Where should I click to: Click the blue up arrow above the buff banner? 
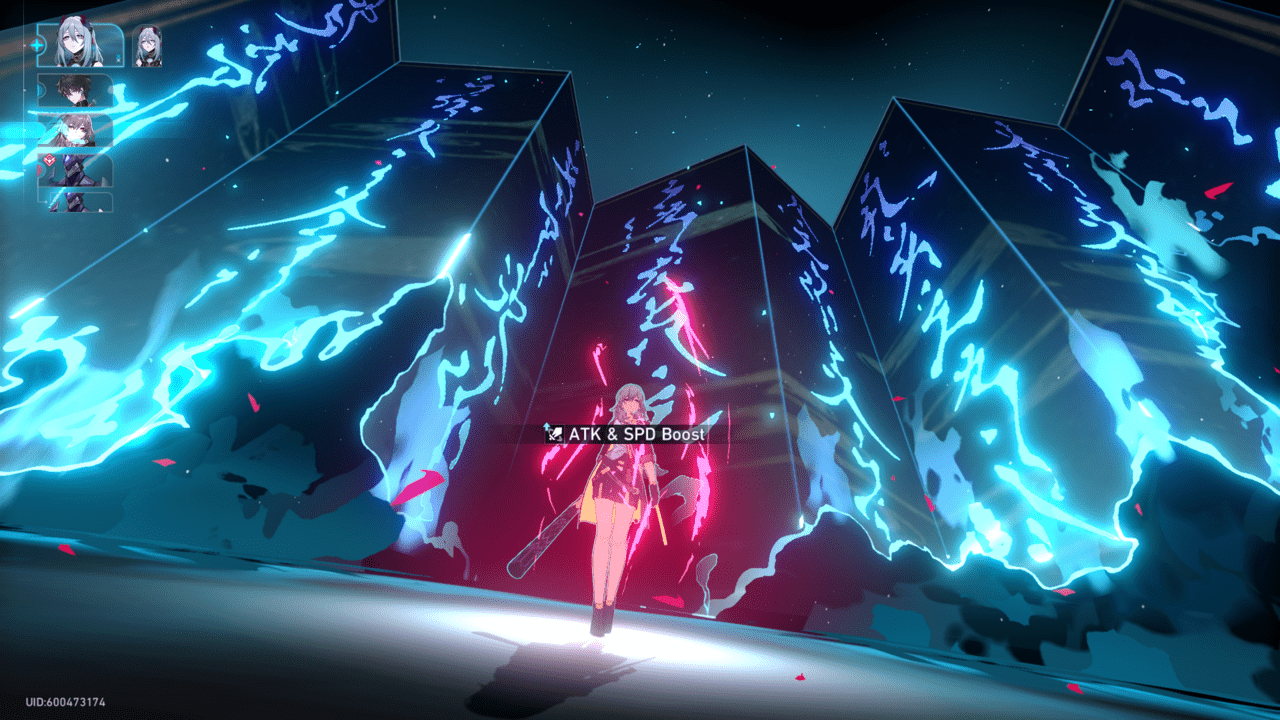[x=547, y=425]
